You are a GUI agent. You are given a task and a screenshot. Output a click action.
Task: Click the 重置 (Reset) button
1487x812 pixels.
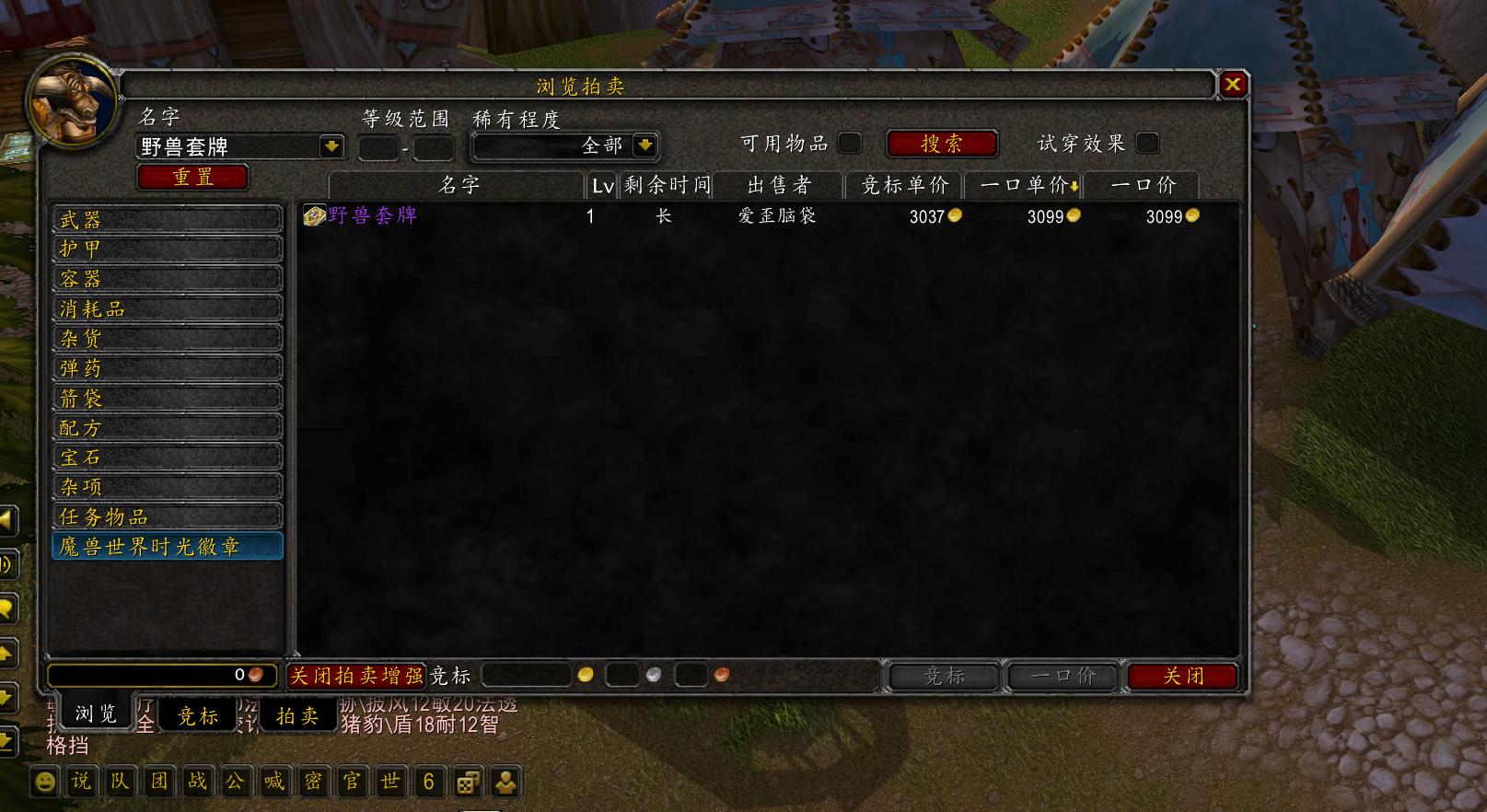192,177
